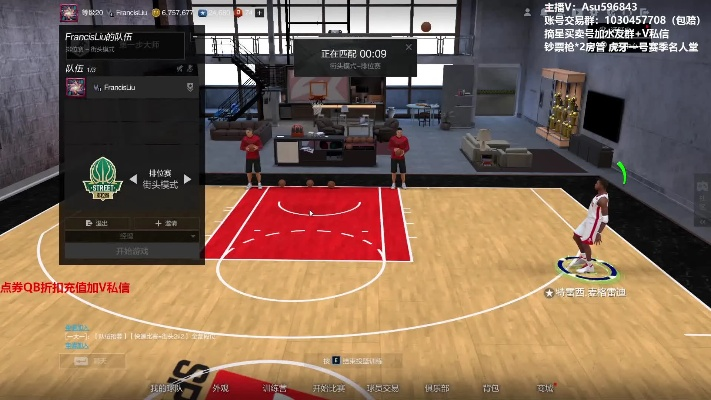
Task: Click the green Street mode badge
Action: pos(103,179)
